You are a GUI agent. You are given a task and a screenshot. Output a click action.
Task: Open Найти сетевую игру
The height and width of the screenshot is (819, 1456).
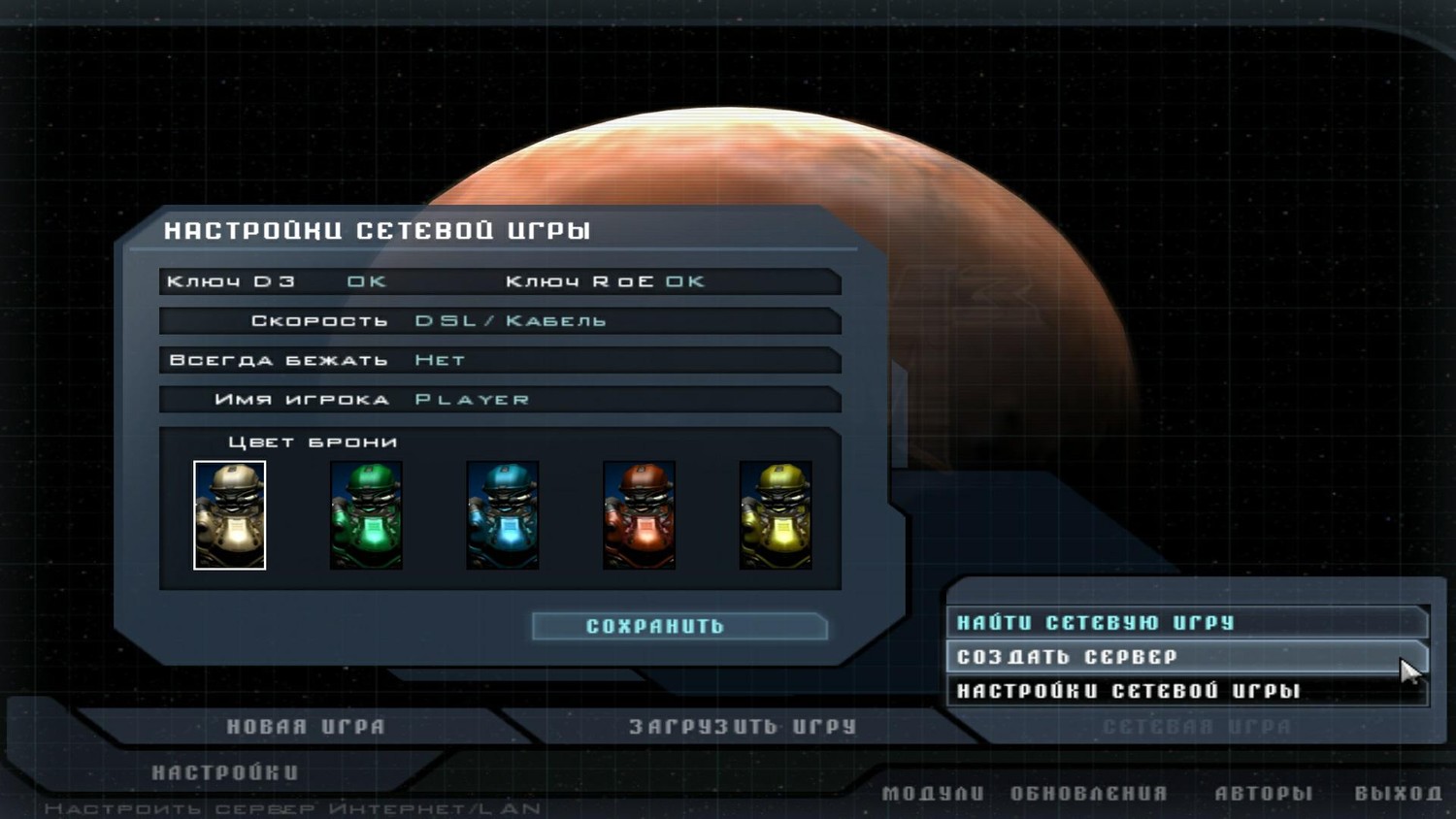point(1095,623)
